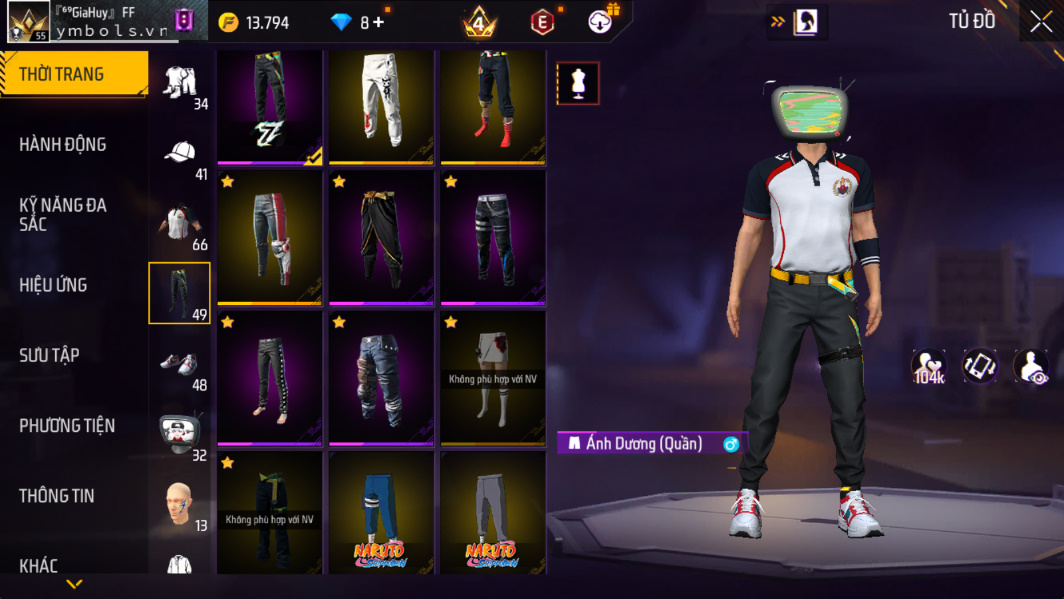The width and height of the screenshot is (1064, 599).
Task: Select the grey Naruto pants
Action: pyautogui.click(x=493, y=512)
